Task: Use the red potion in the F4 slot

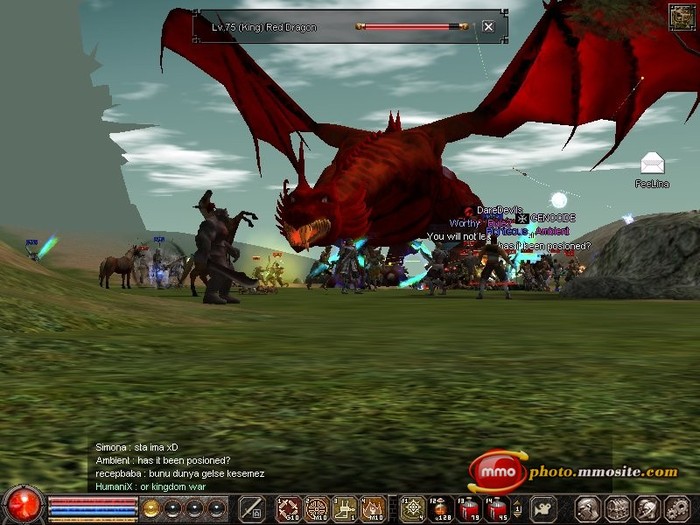Action: pyautogui.click(x=497, y=509)
